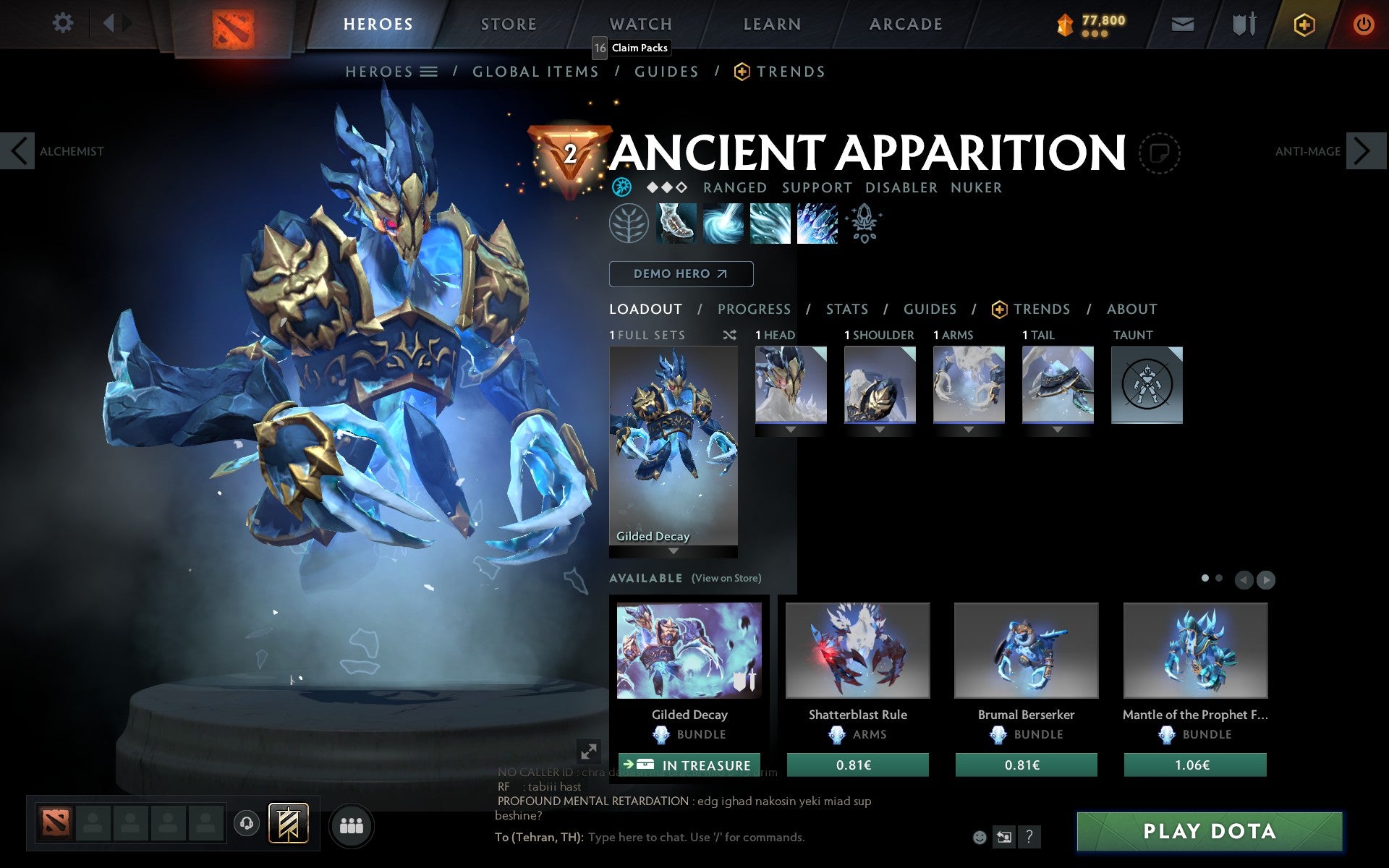Open the settings gear
Screen dimensions: 1389x868
64,23
